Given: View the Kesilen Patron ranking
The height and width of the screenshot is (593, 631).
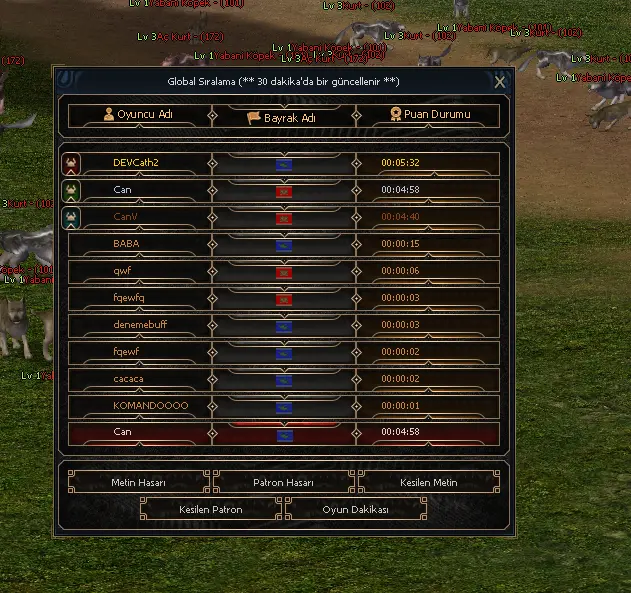Looking at the screenshot, I should coord(211,510).
